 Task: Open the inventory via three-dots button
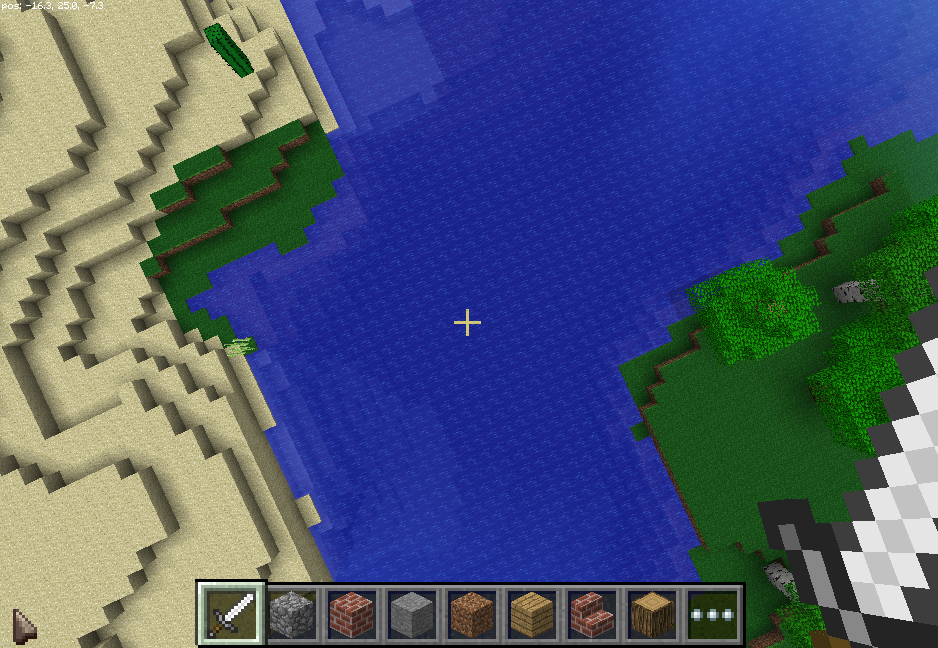[712, 613]
